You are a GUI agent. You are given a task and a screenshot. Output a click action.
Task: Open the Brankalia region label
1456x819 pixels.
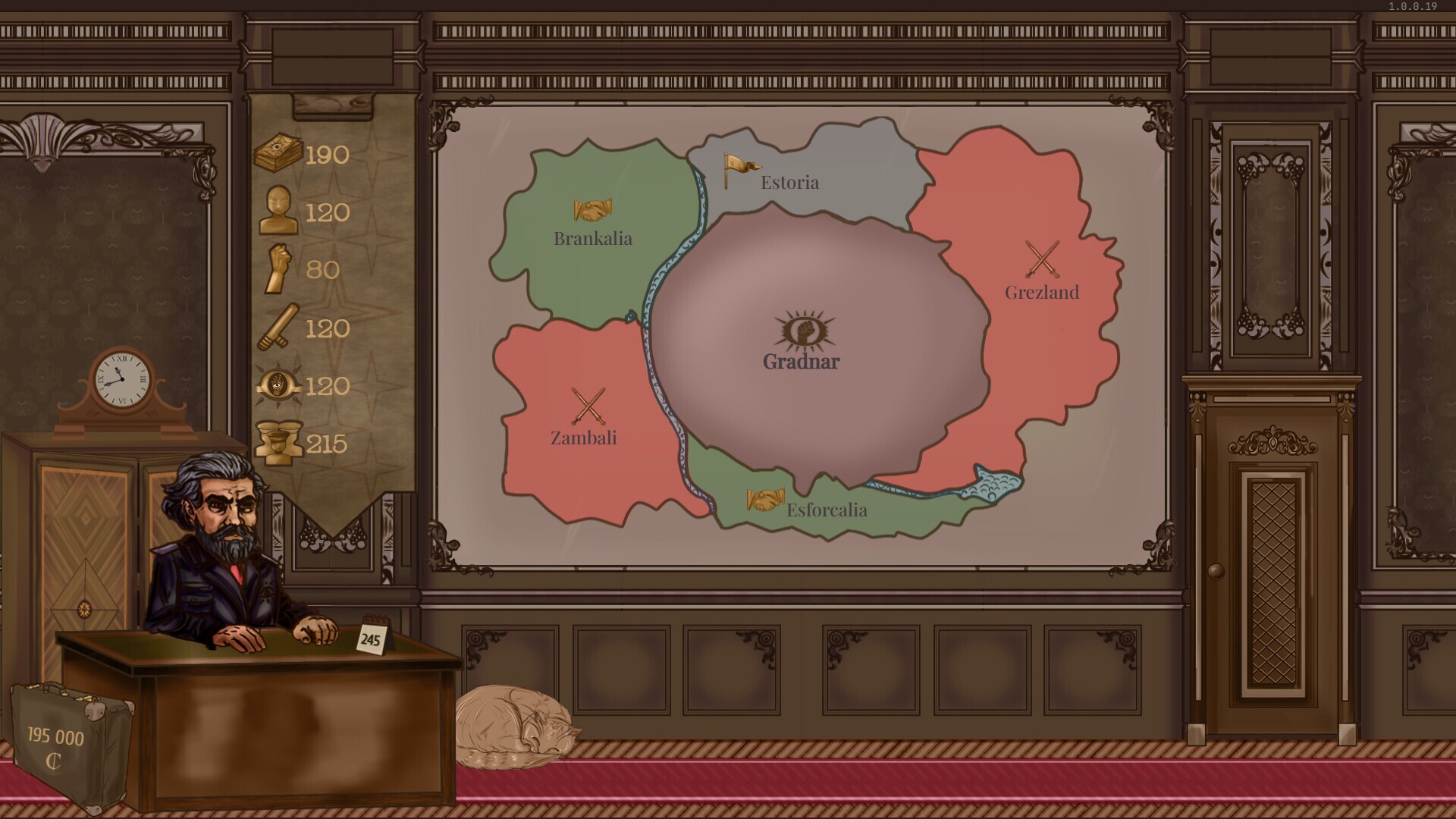click(x=594, y=237)
